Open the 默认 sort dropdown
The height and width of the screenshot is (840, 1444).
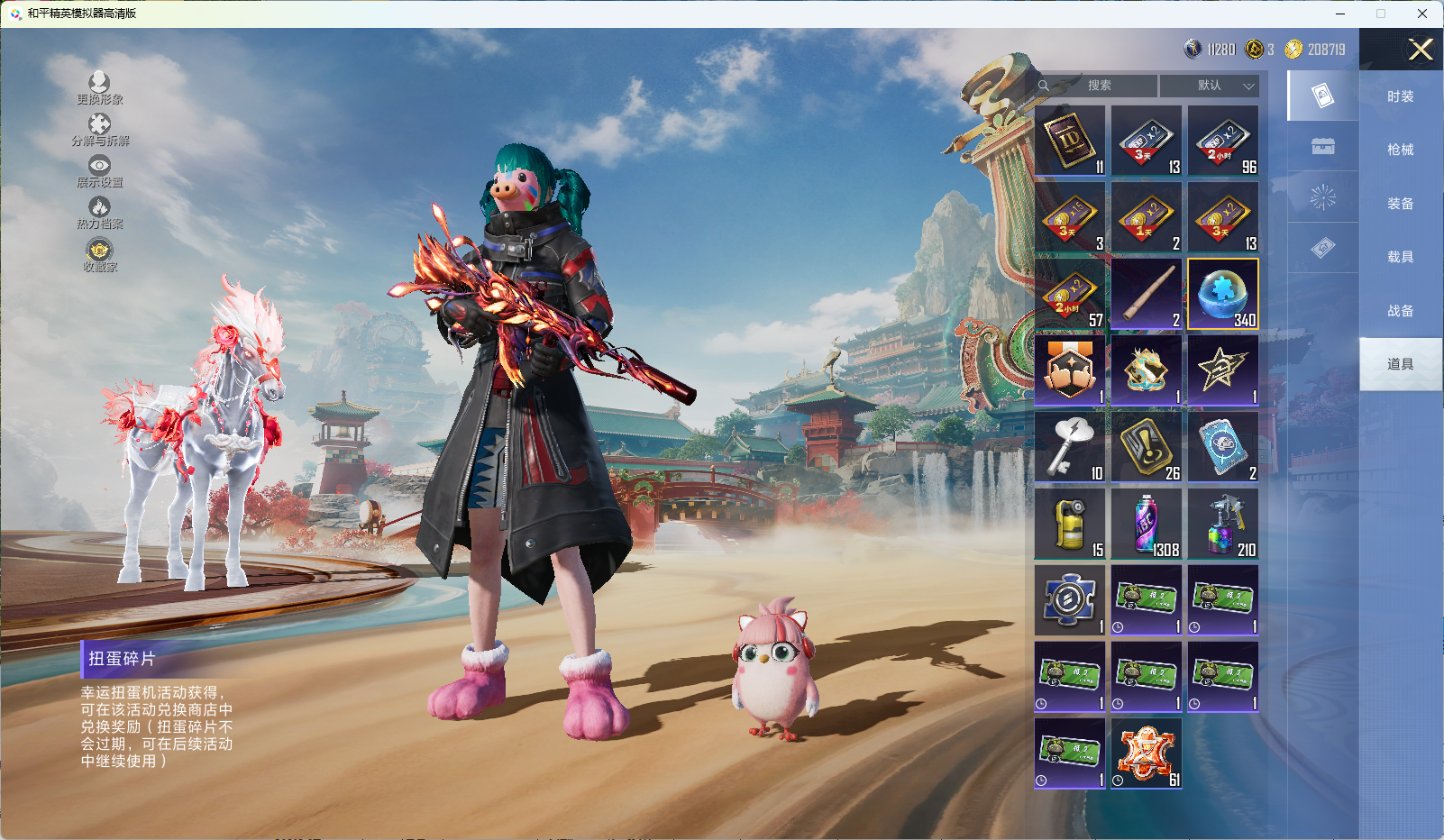(x=1209, y=86)
